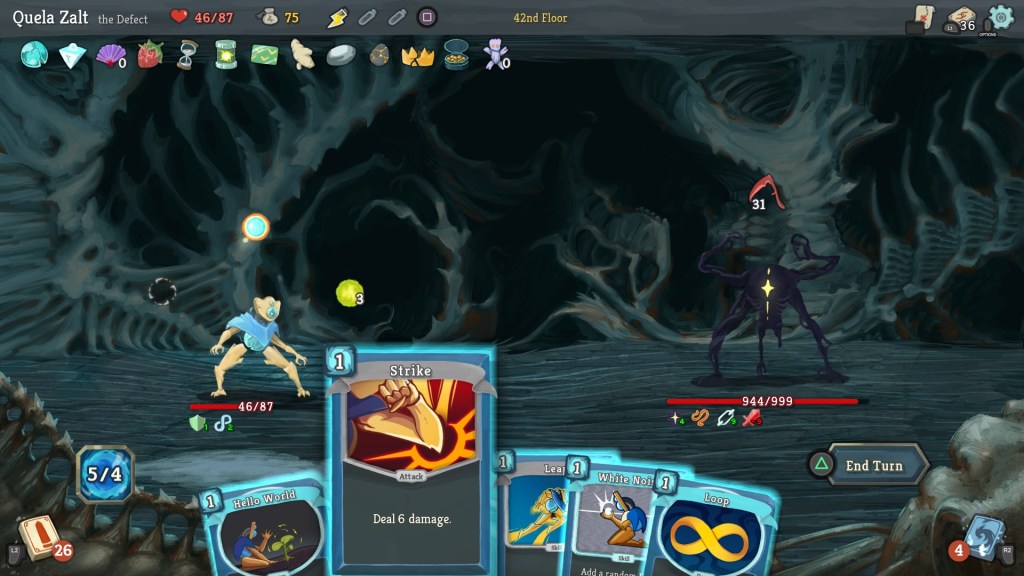The width and height of the screenshot is (1024, 576).
Task: Open the draw pile
Action: pos(38,538)
